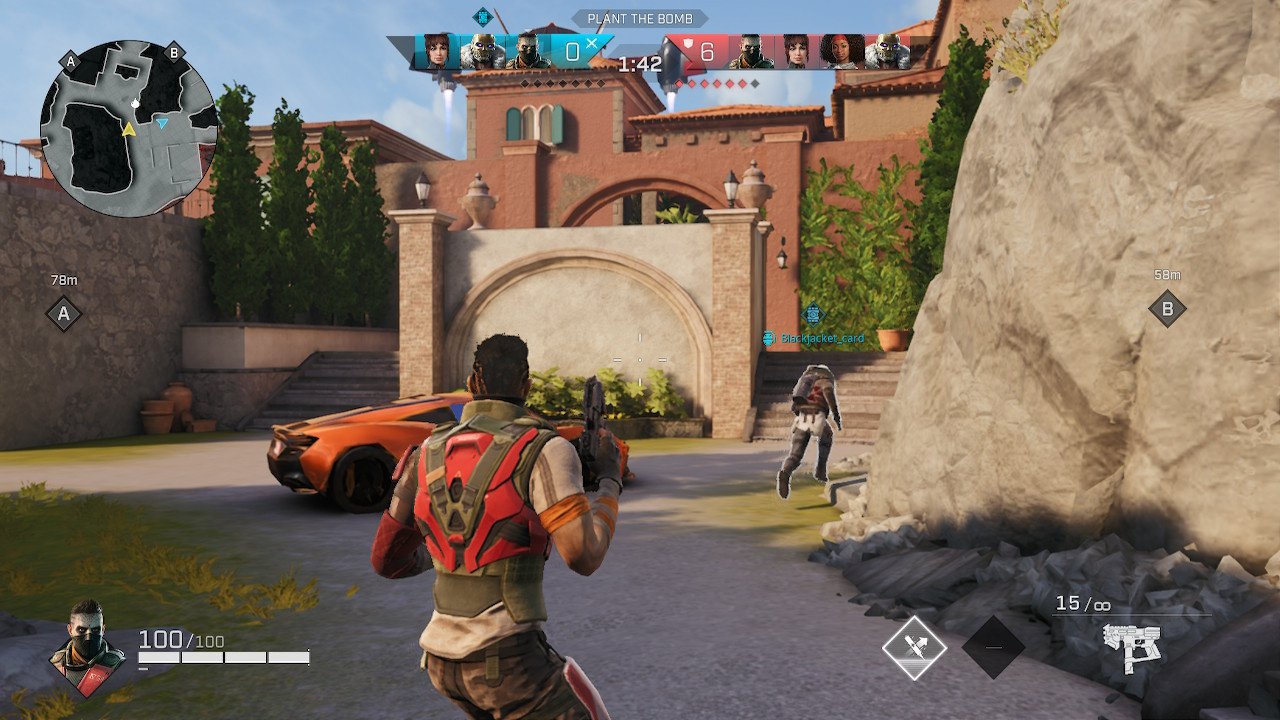Select the empty dark gadget slot
Image resolution: width=1280 pixels, height=720 pixels.
click(993, 647)
